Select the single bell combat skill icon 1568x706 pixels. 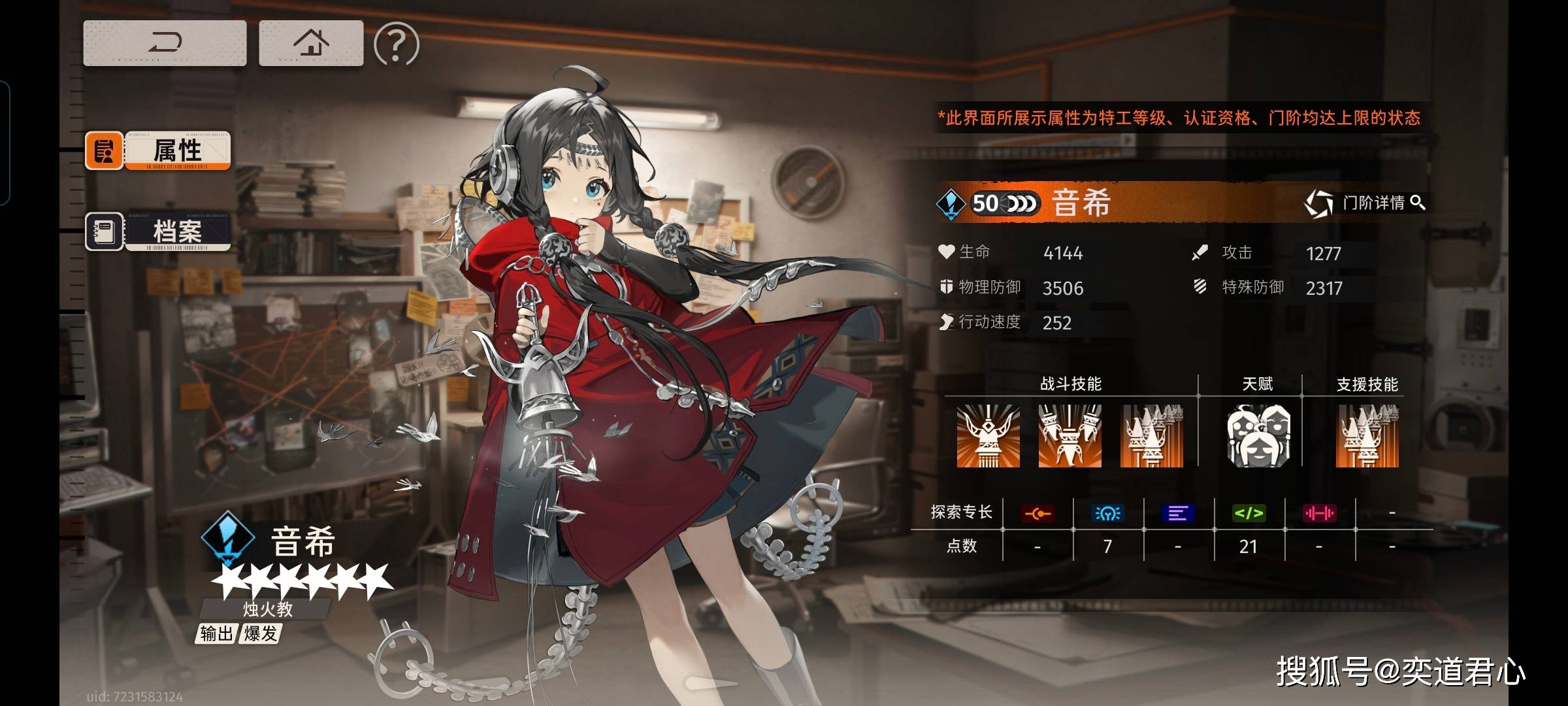tap(988, 435)
